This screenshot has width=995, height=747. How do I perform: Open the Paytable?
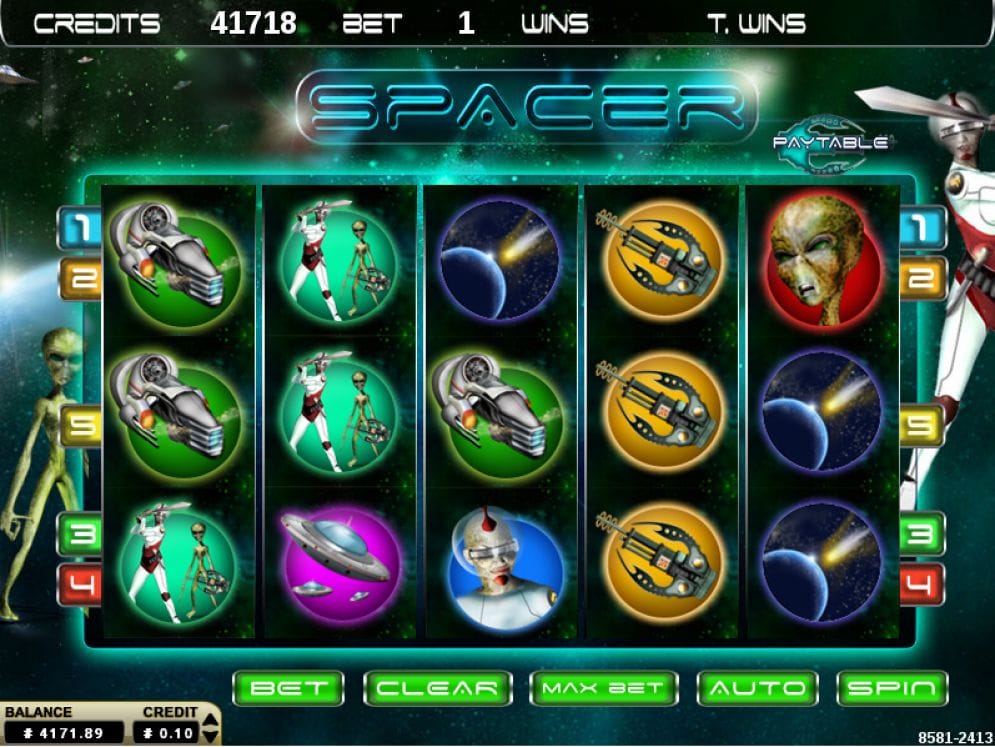[830, 143]
